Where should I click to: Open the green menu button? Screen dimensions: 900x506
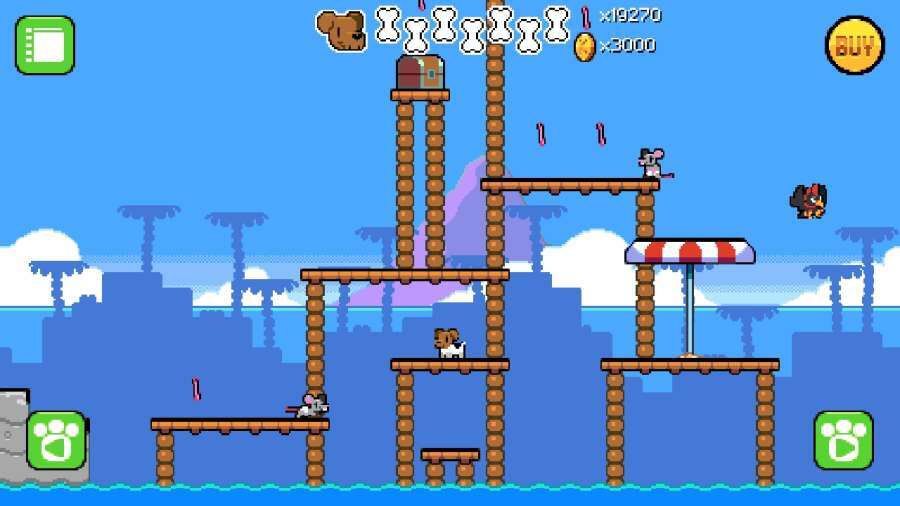[x=45, y=45]
